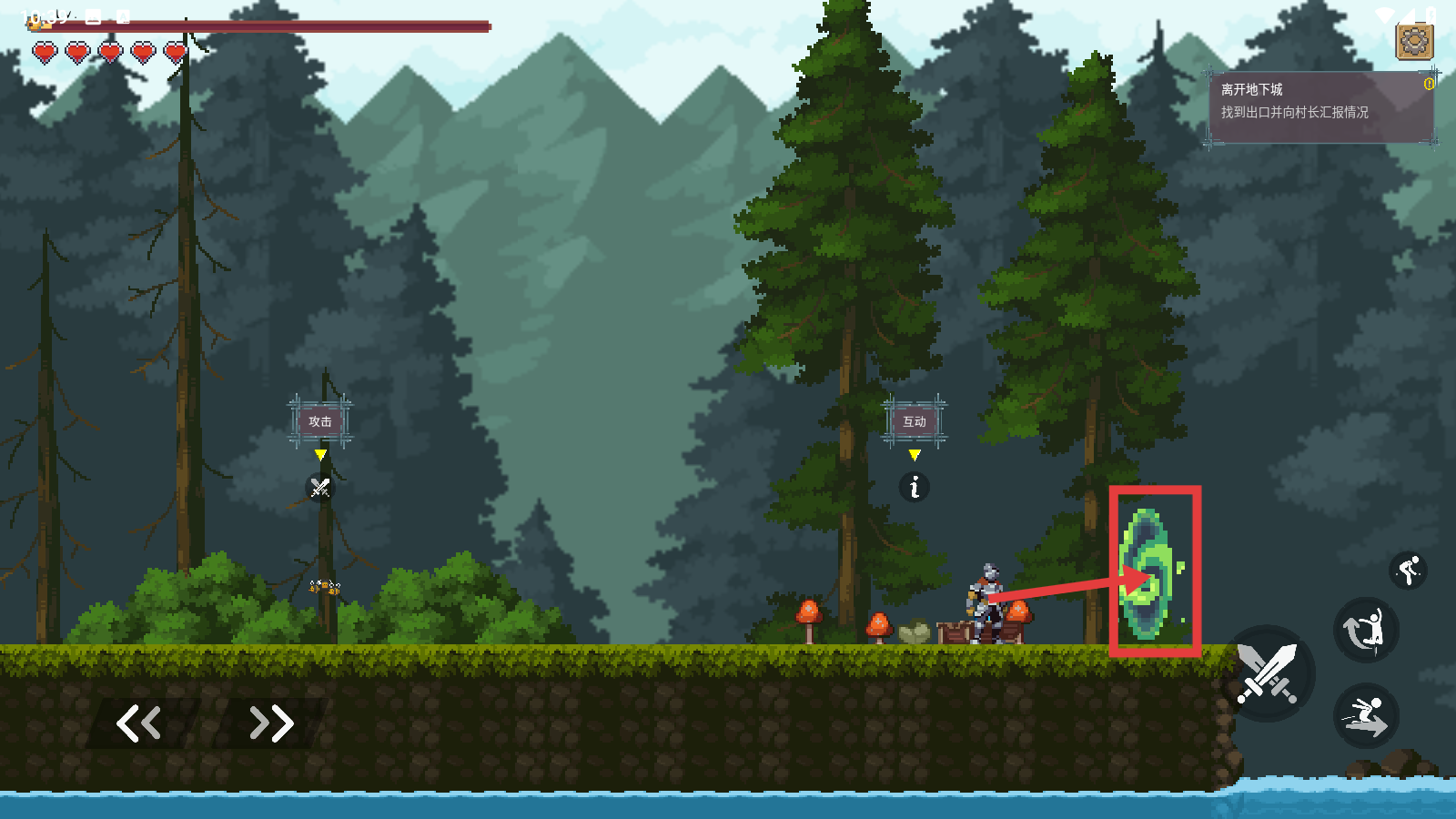The width and height of the screenshot is (1456, 819).
Task: Tap the small crouching figure interact button
Action: (x=1409, y=571)
